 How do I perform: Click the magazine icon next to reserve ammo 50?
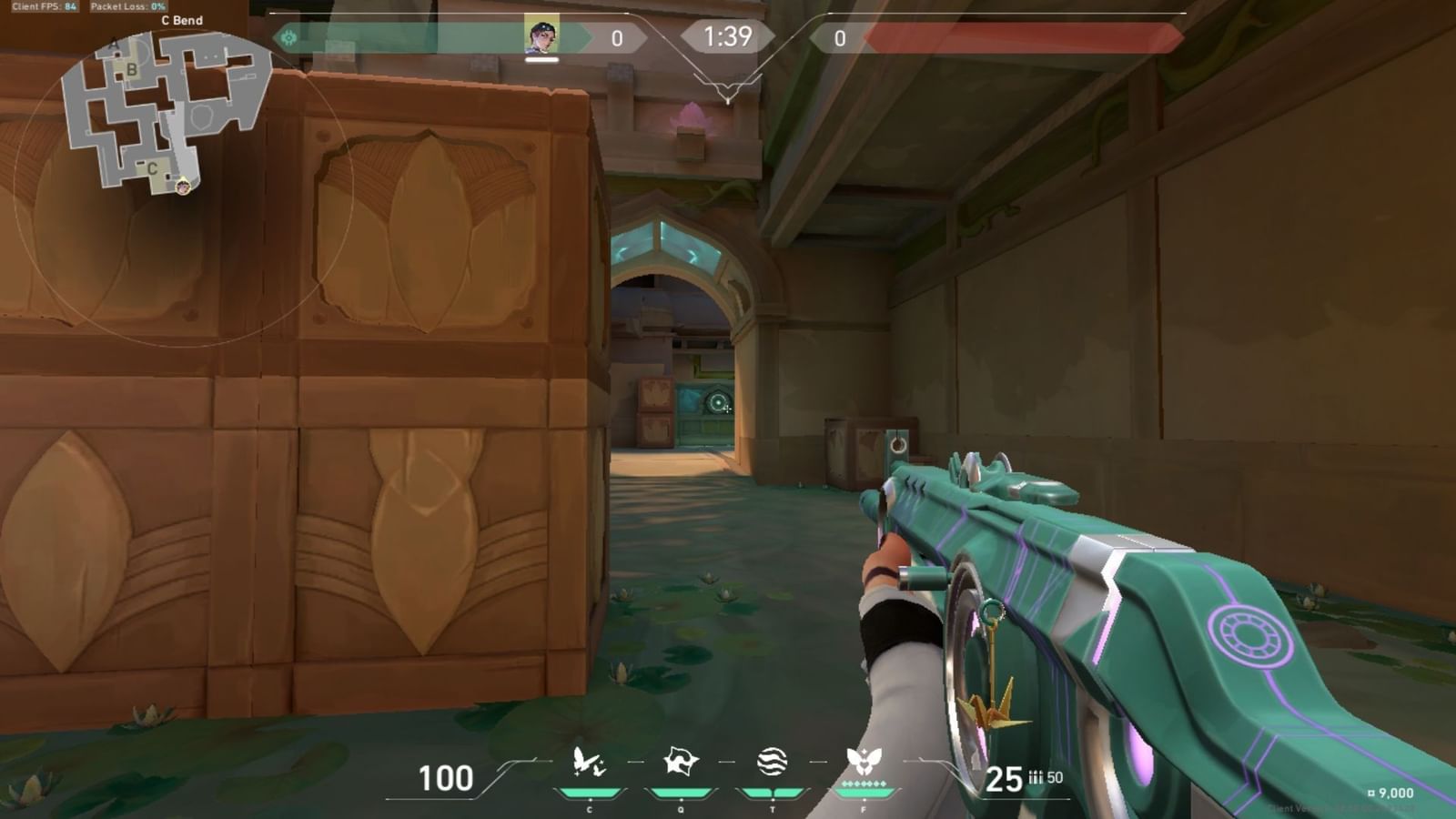[x=1037, y=779]
